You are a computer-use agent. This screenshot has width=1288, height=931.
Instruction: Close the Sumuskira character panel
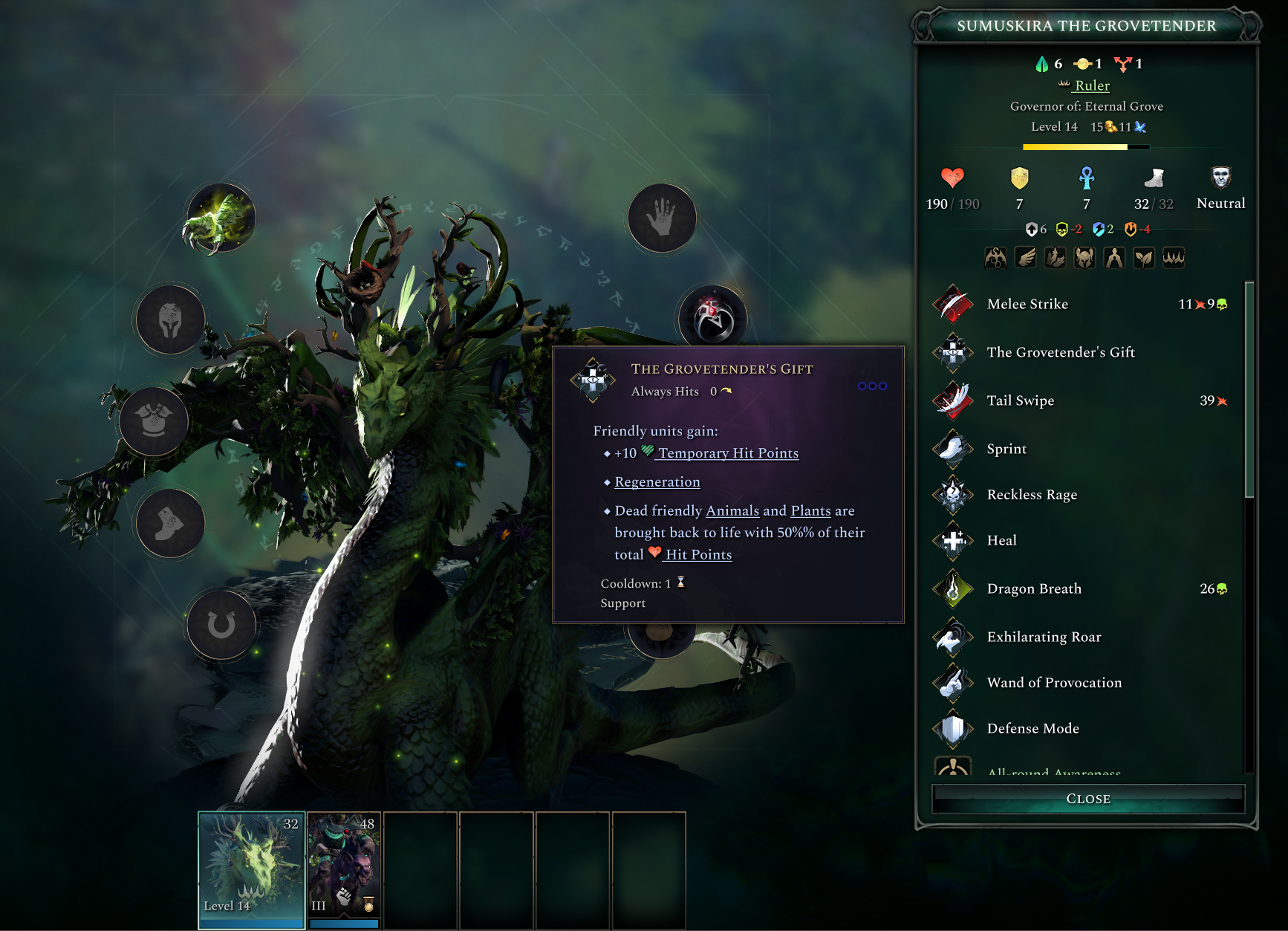pos(1087,799)
